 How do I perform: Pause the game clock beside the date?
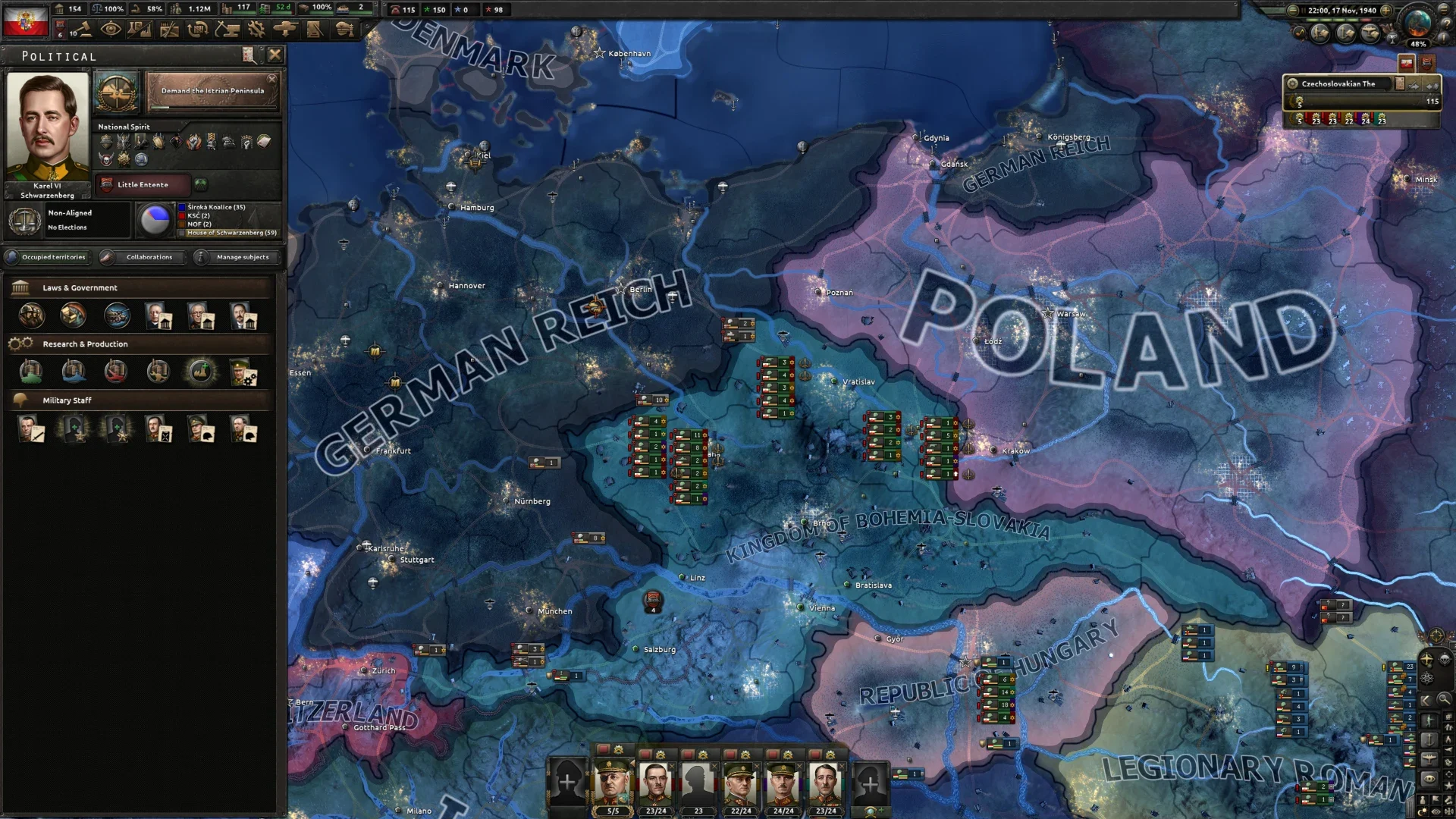[1303, 11]
